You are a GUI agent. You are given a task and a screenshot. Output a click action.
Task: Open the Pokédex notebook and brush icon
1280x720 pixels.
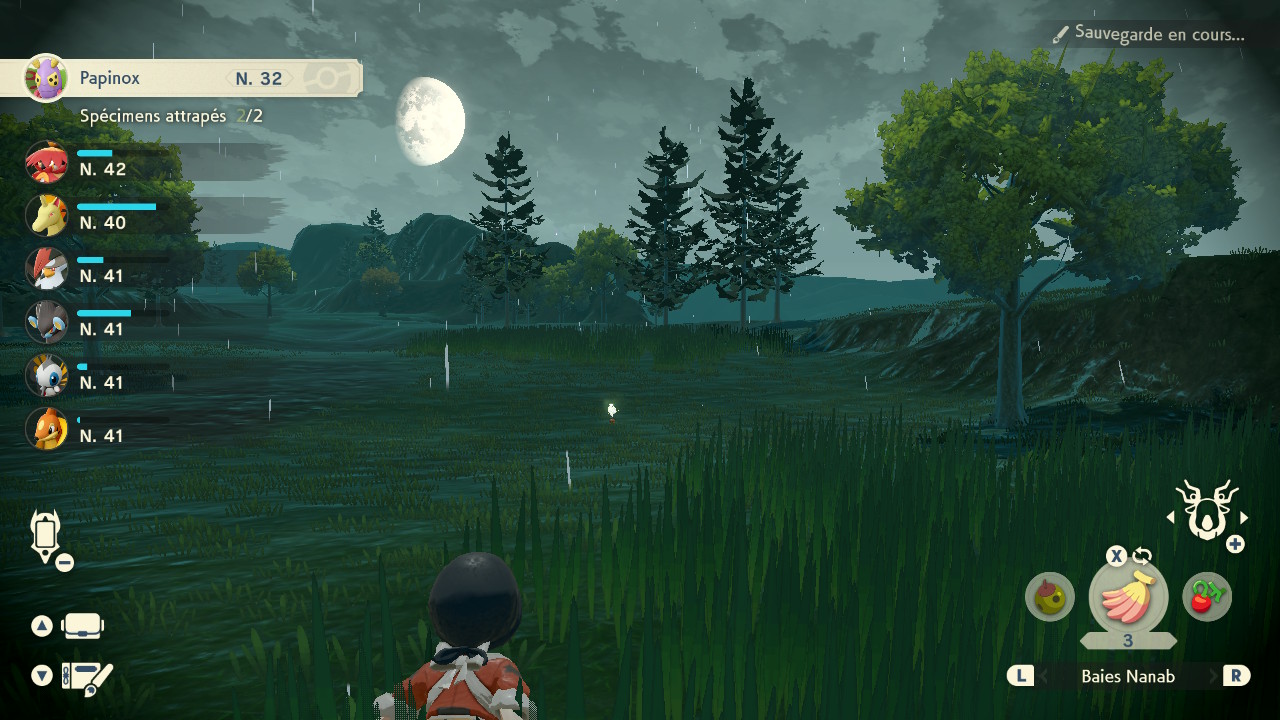click(x=87, y=677)
